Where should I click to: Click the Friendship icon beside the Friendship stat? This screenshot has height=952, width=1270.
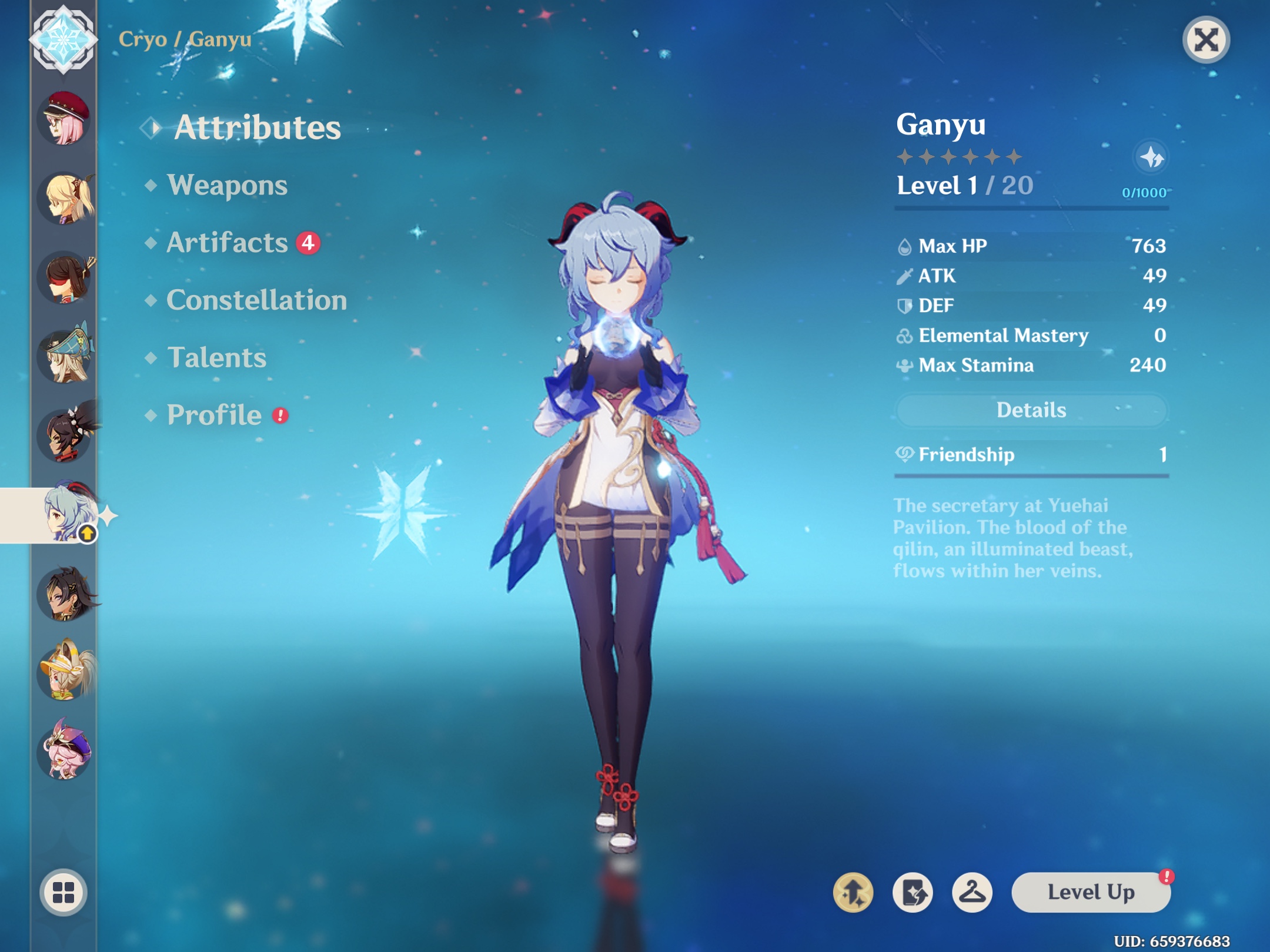pos(906,454)
